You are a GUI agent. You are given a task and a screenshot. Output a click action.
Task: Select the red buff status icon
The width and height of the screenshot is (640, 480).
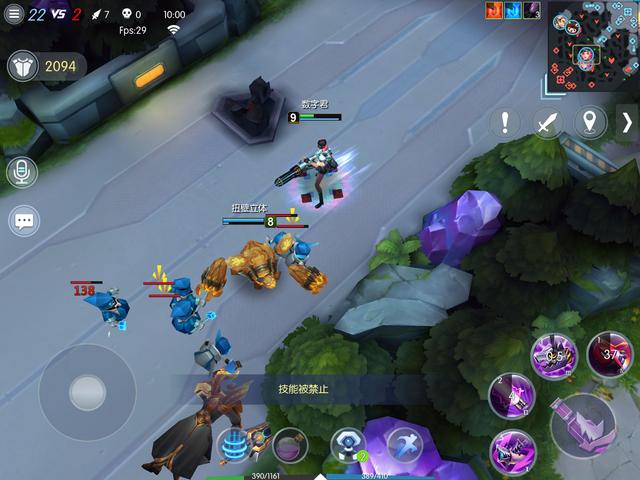pos(494,10)
